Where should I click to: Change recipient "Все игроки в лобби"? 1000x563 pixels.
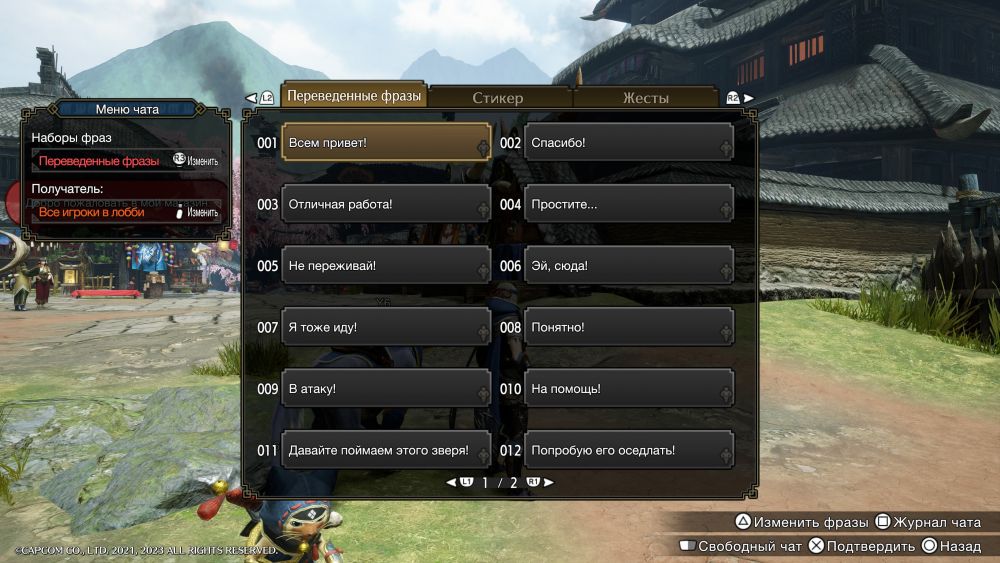pos(126,212)
